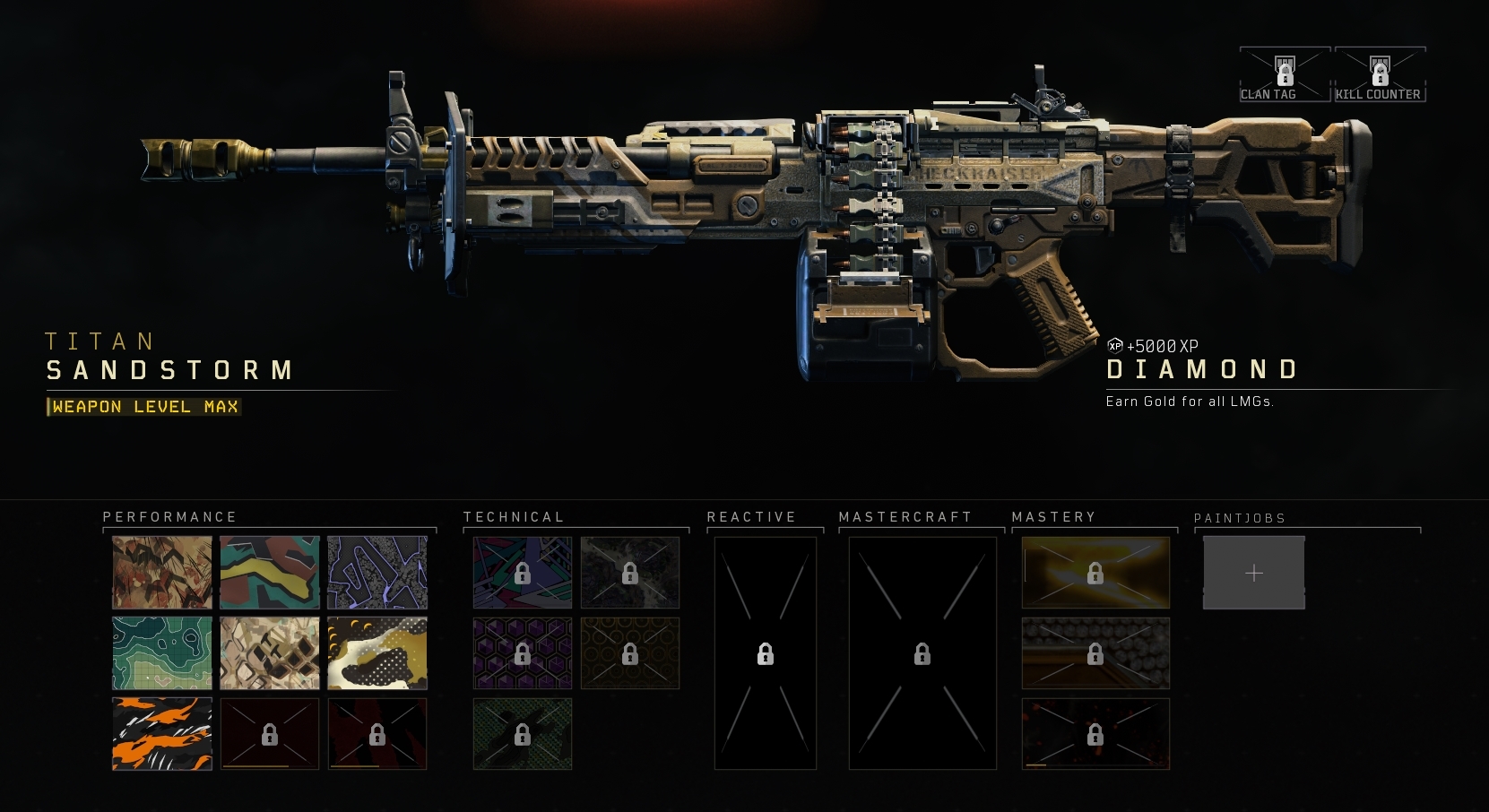
Task: Click the locked Reactive camo slot
Action: tap(766, 653)
